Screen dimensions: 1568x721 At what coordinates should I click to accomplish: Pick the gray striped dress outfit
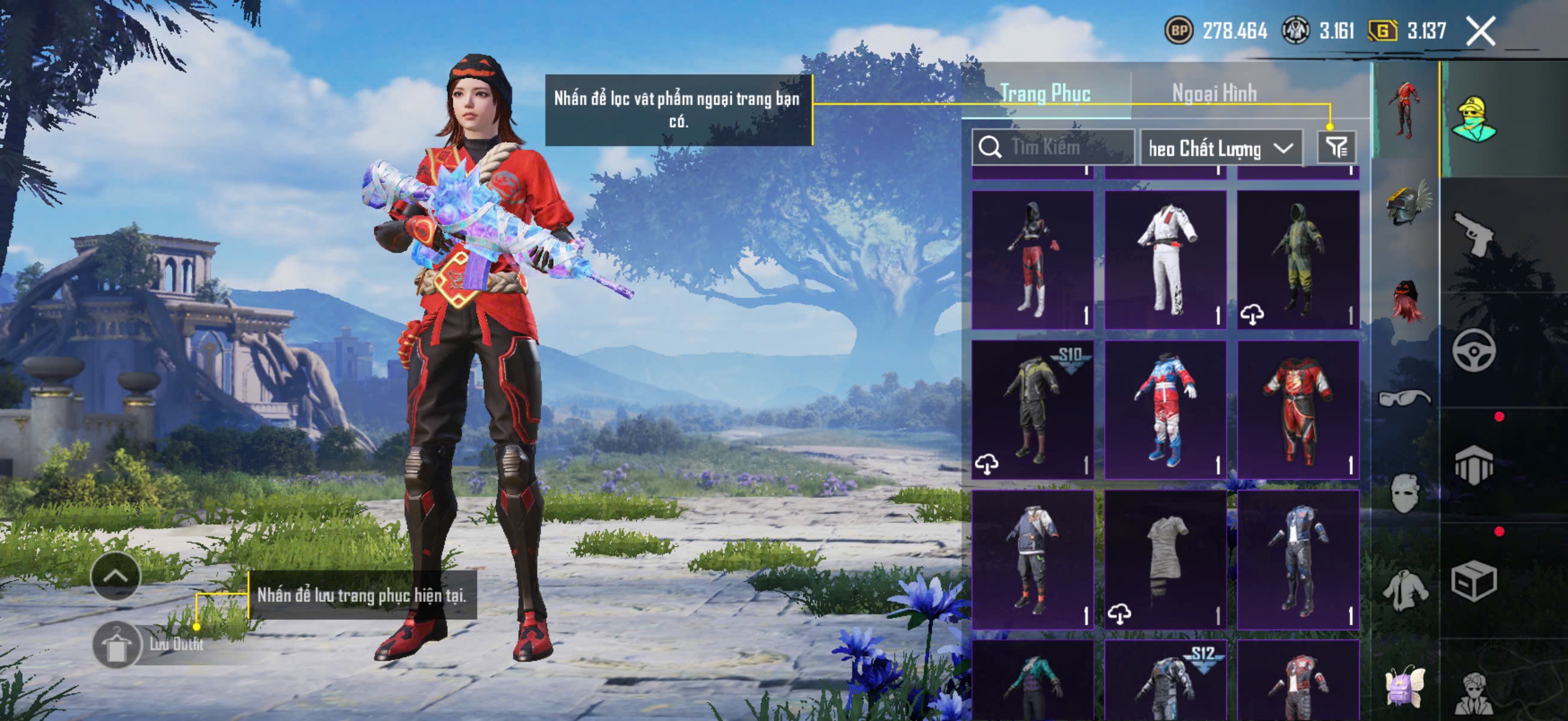tap(1165, 559)
